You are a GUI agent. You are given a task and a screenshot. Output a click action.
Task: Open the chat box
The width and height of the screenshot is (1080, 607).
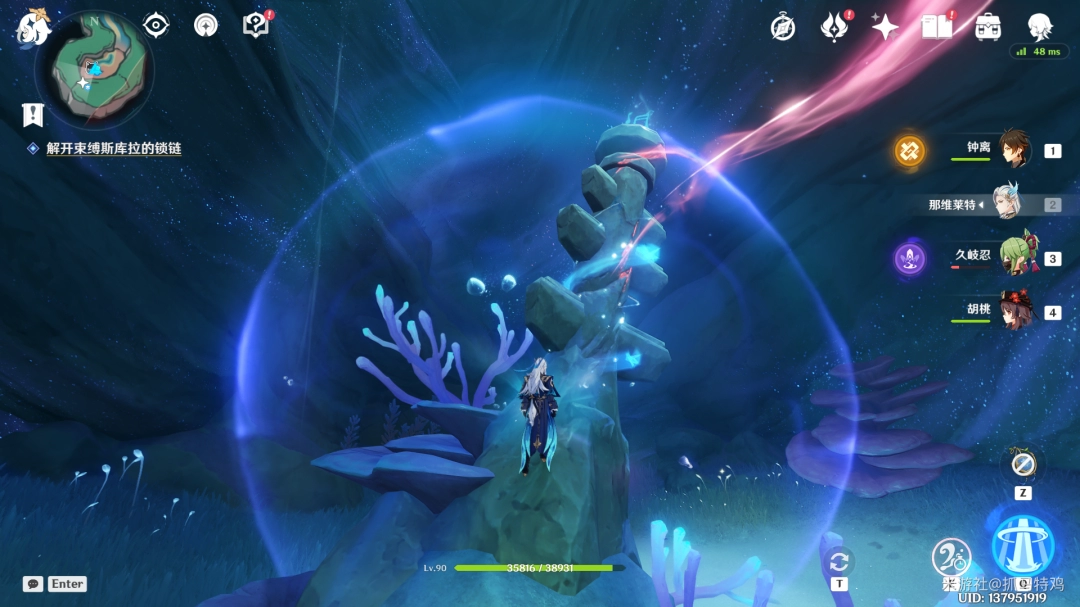click(33, 584)
